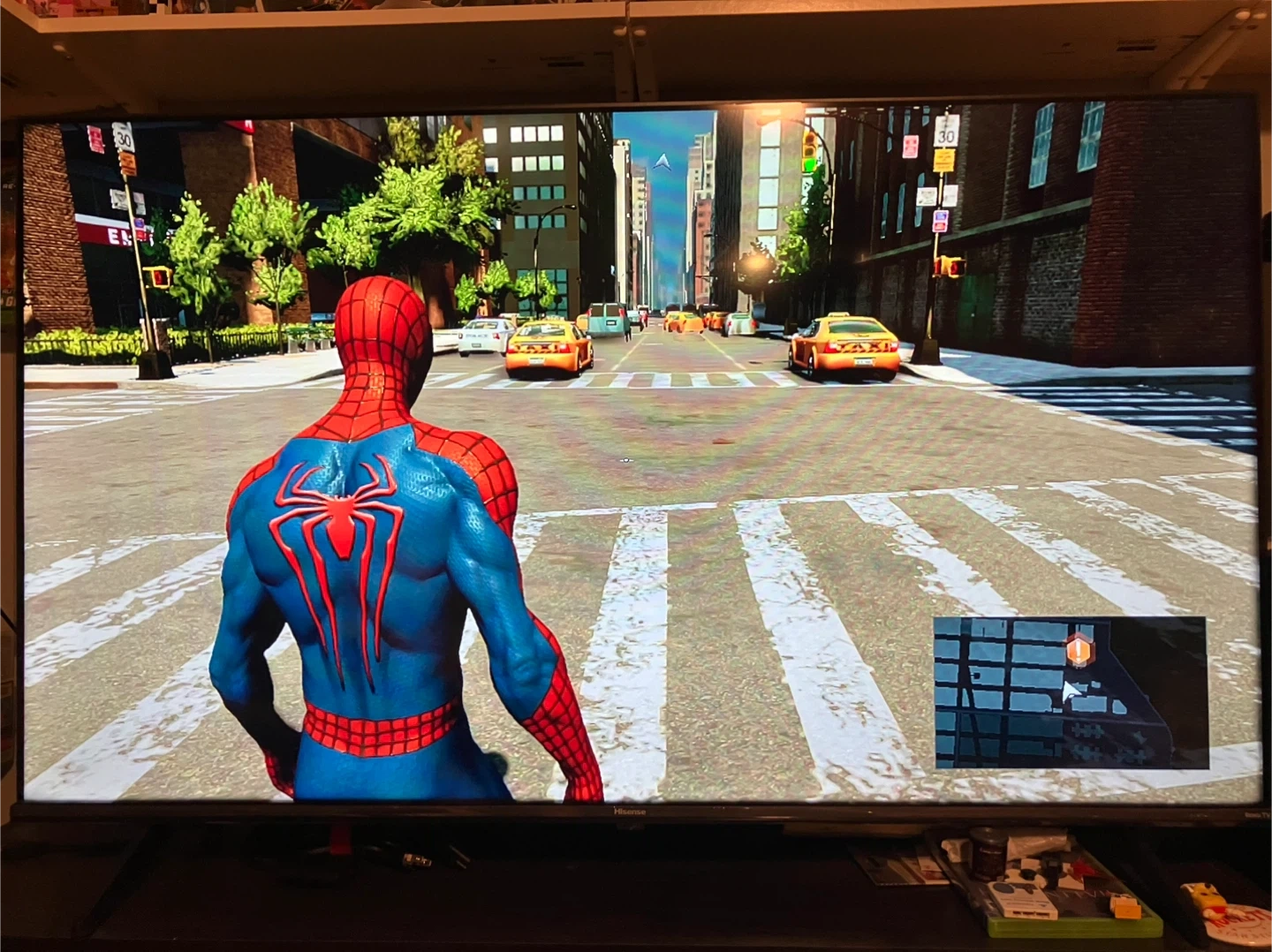Click the waypoint arrow marker above the street

[662, 162]
